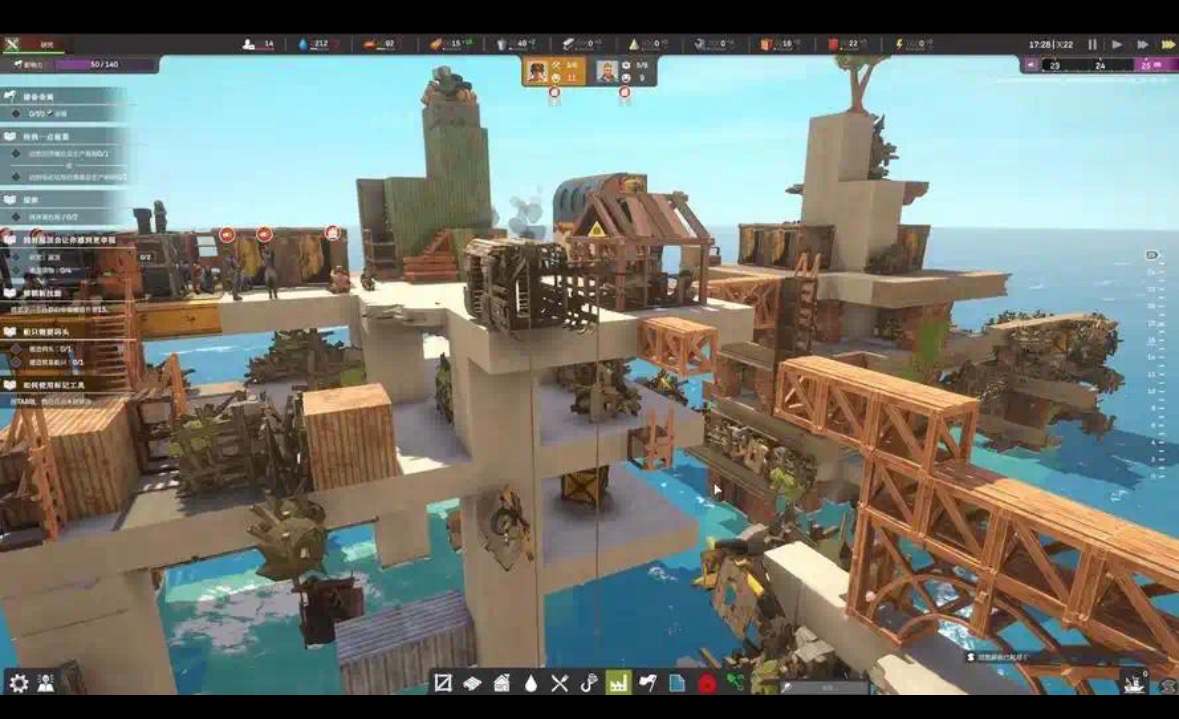Open the flag build category
The width and height of the screenshot is (1179, 719).
point(648,683)
